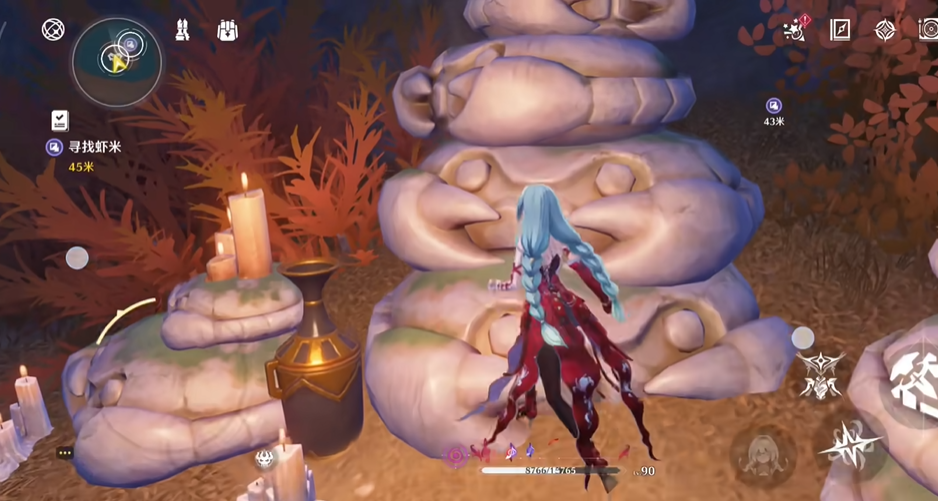
Task: Open the backpack inventory
Action: 228,30
